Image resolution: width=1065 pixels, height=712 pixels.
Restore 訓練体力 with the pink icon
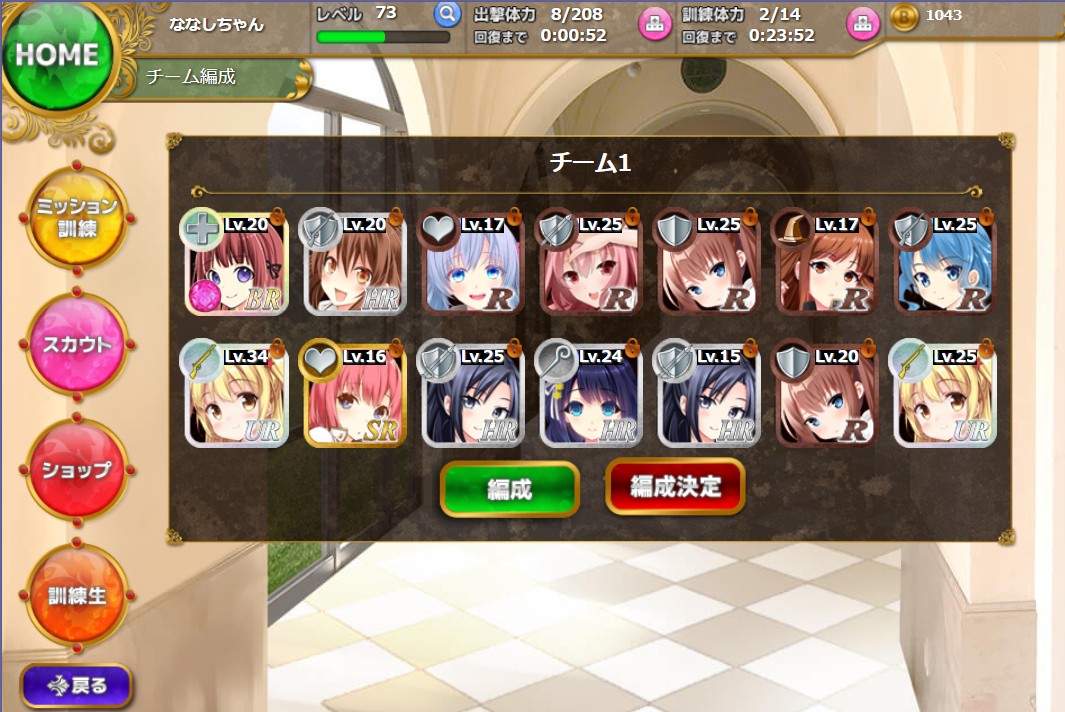point(862,24)
